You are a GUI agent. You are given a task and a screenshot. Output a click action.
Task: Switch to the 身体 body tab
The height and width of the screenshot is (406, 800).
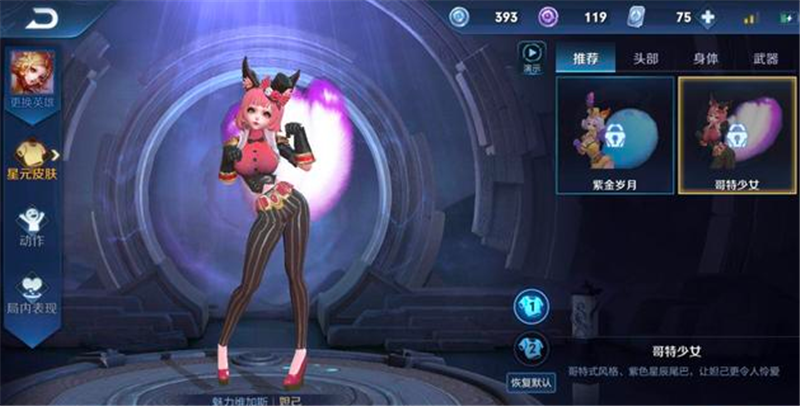(x=707, y=59)
